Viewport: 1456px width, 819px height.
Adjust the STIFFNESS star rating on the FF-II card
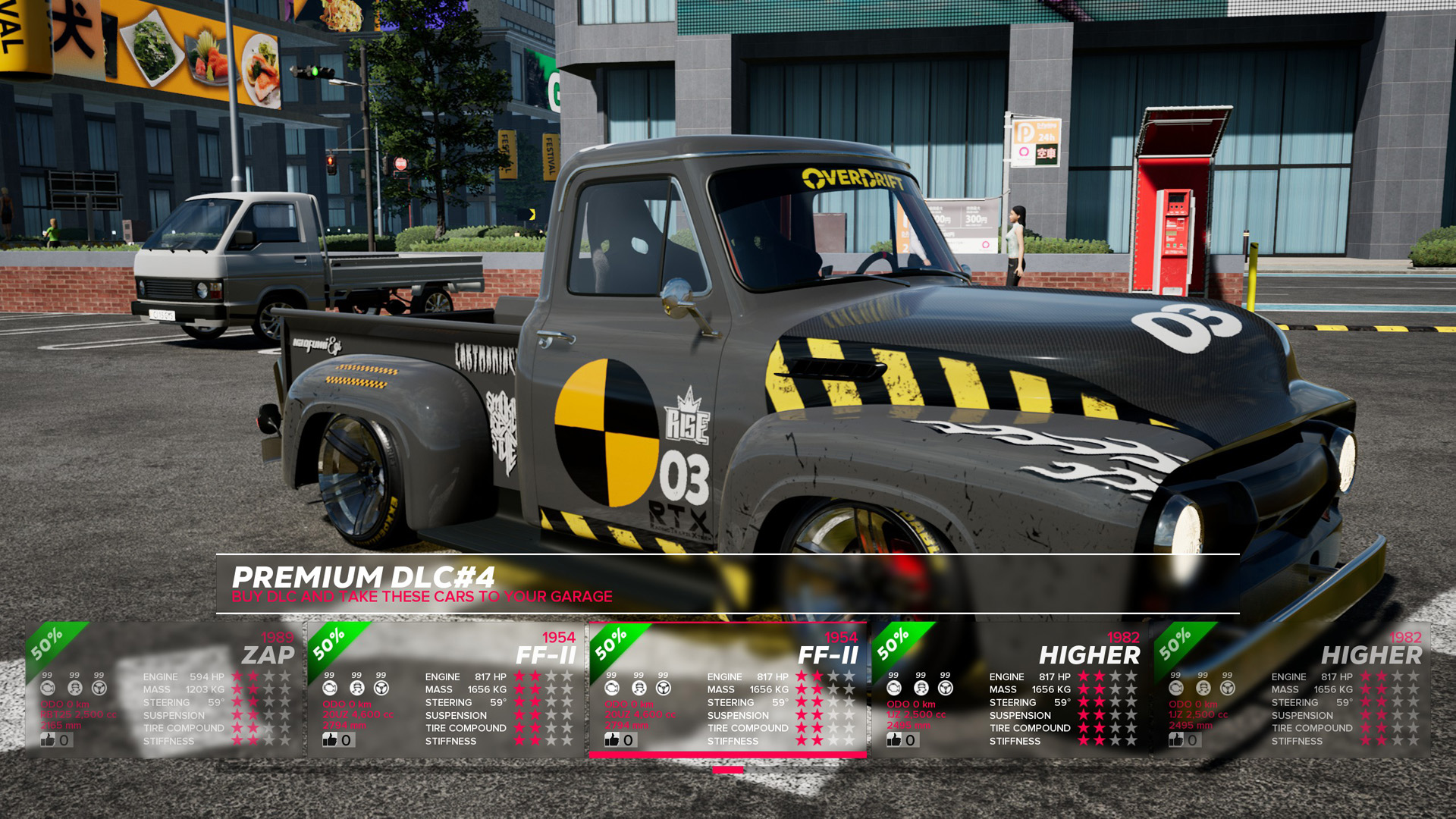point(827,741)
